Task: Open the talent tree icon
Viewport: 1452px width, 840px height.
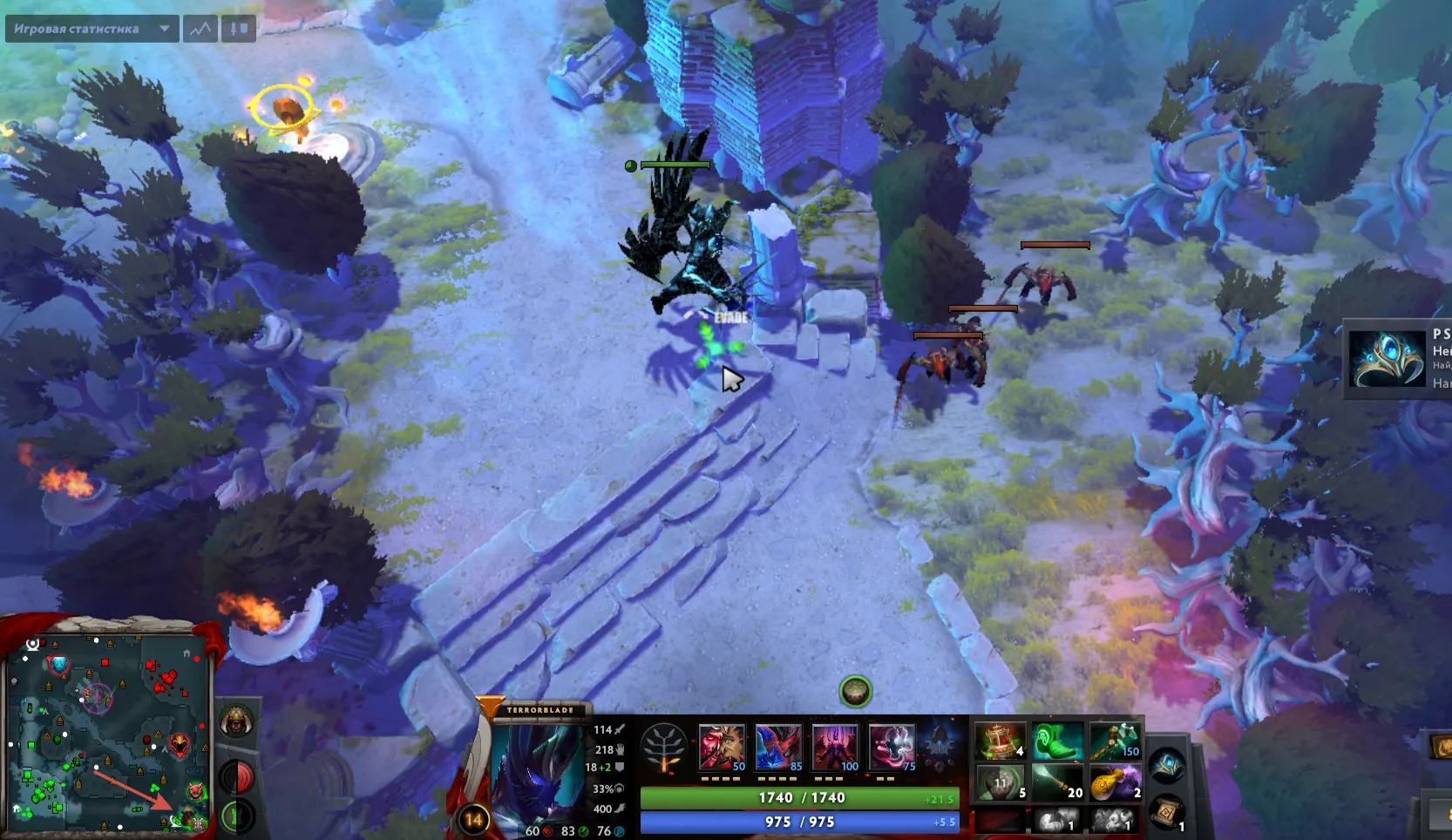Action: 664,749
